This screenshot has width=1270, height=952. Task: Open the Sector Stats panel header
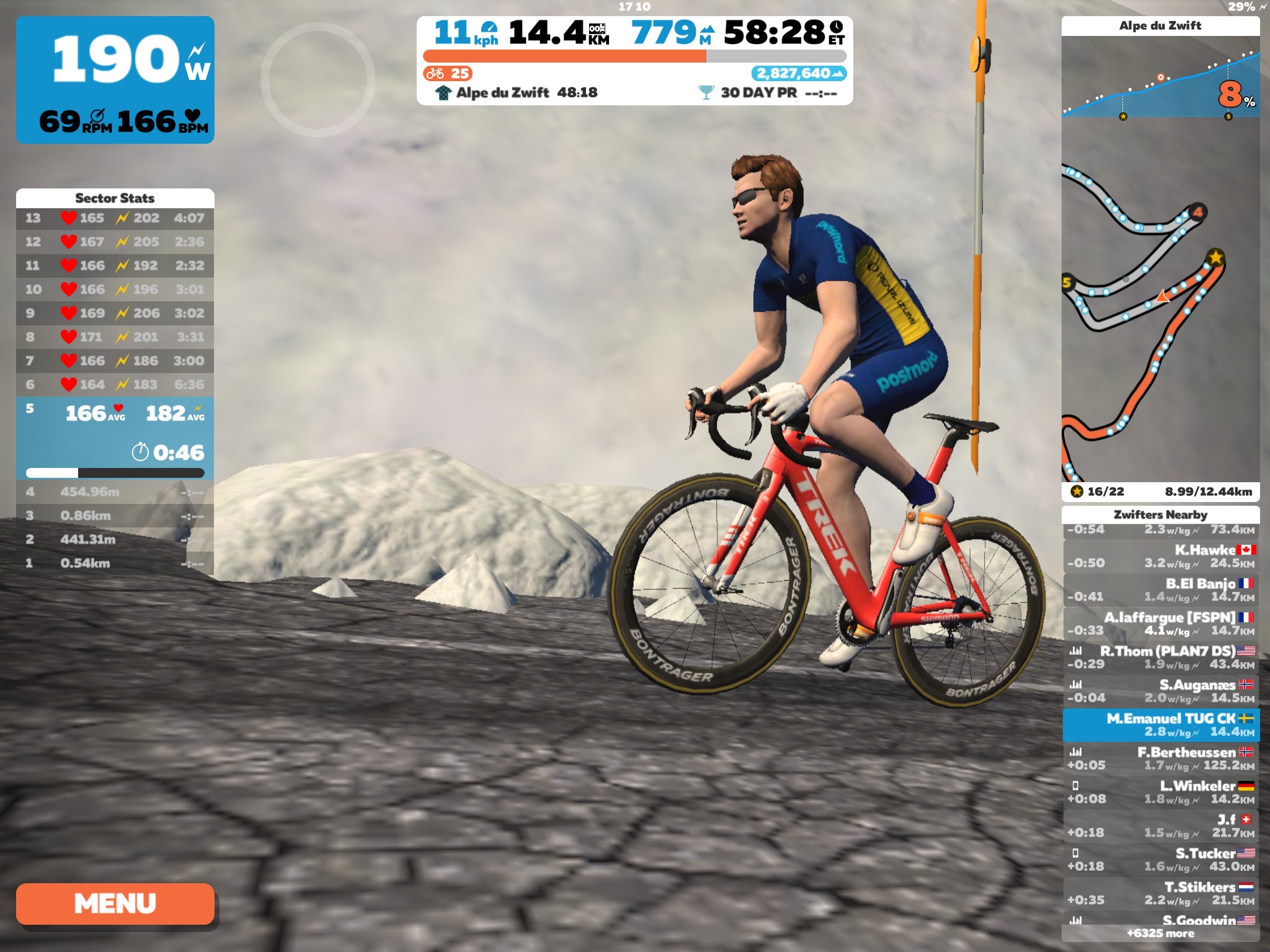[115, 198]
